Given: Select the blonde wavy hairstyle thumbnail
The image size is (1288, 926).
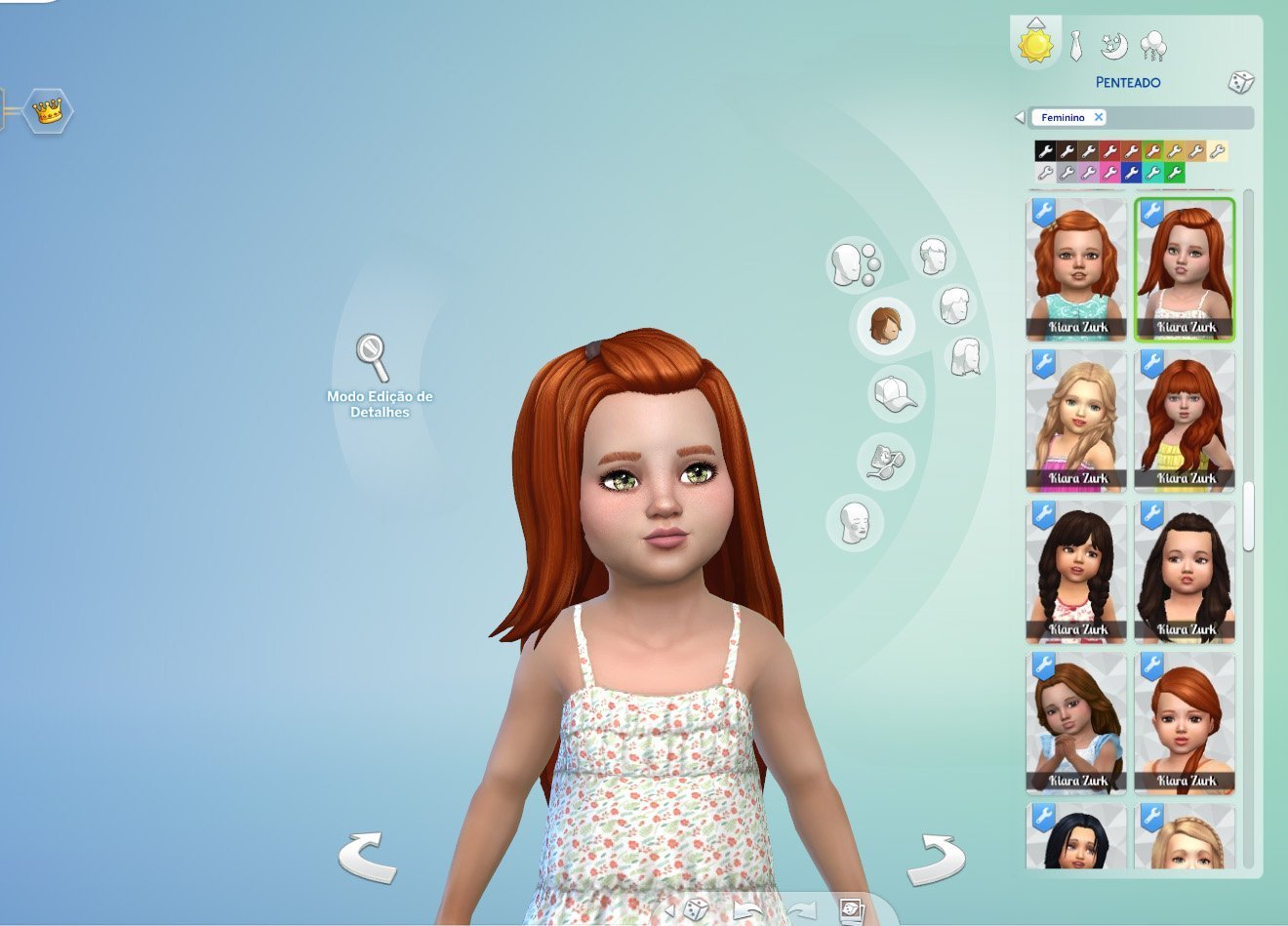Looking at the screenshot, I should pos(1076,420).
